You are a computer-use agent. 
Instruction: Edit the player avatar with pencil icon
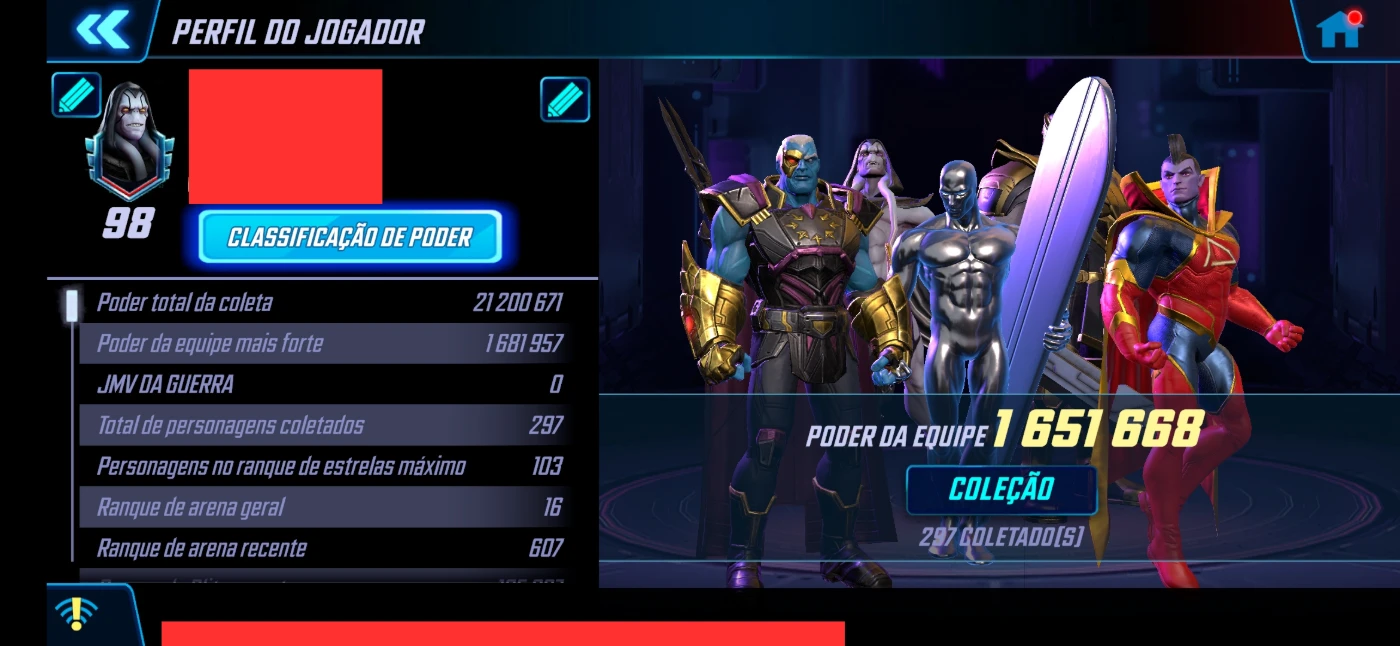point(76,96)
